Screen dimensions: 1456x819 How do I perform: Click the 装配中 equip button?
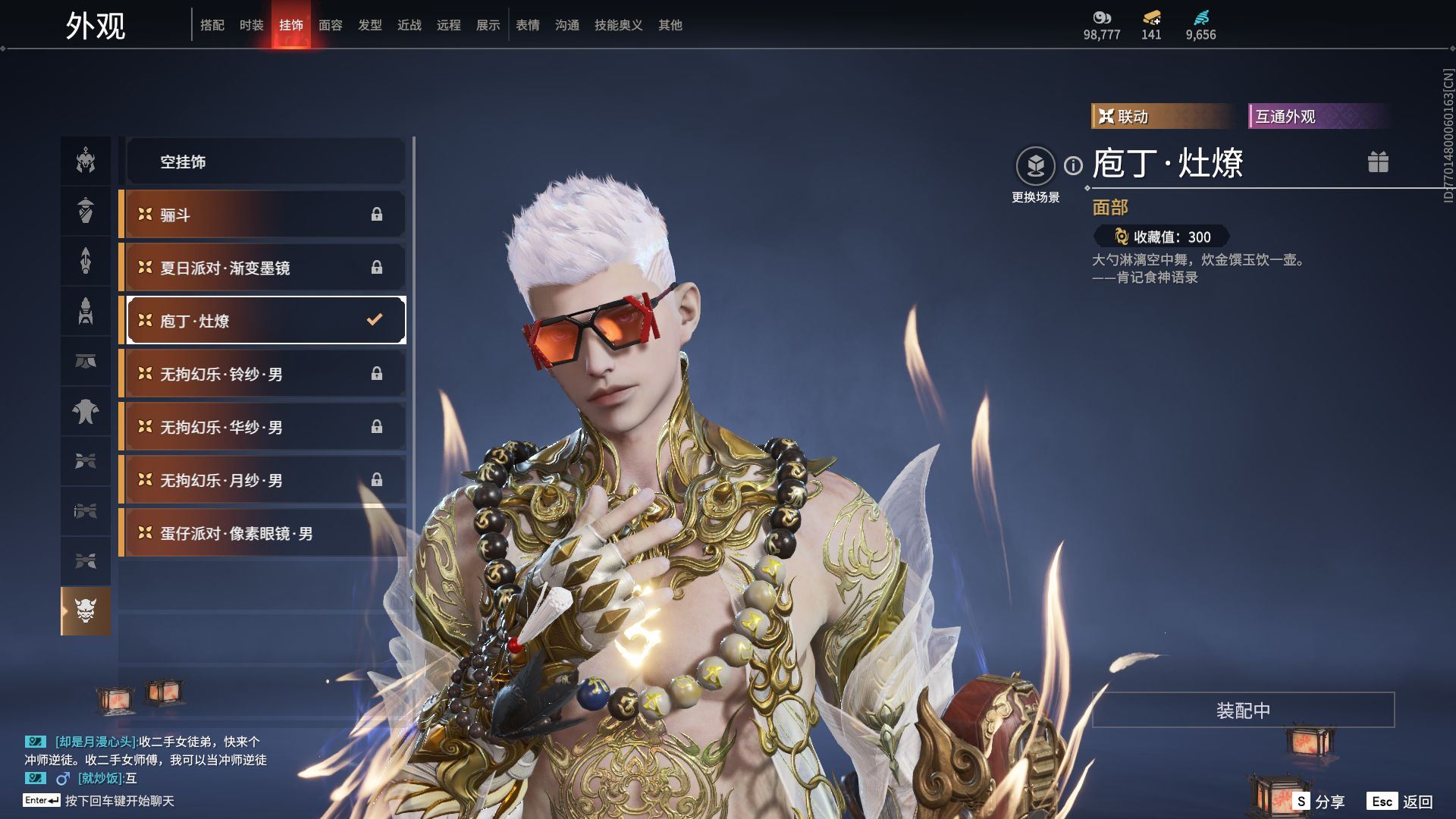[1243, 710]
